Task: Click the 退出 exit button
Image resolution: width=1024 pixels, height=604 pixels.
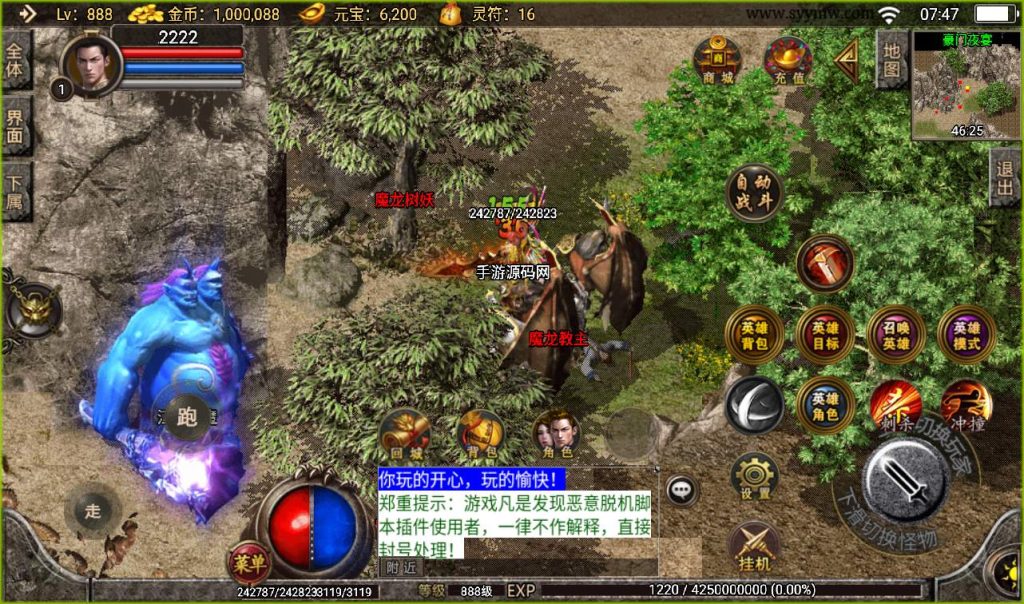Action: pos(1005,178)
